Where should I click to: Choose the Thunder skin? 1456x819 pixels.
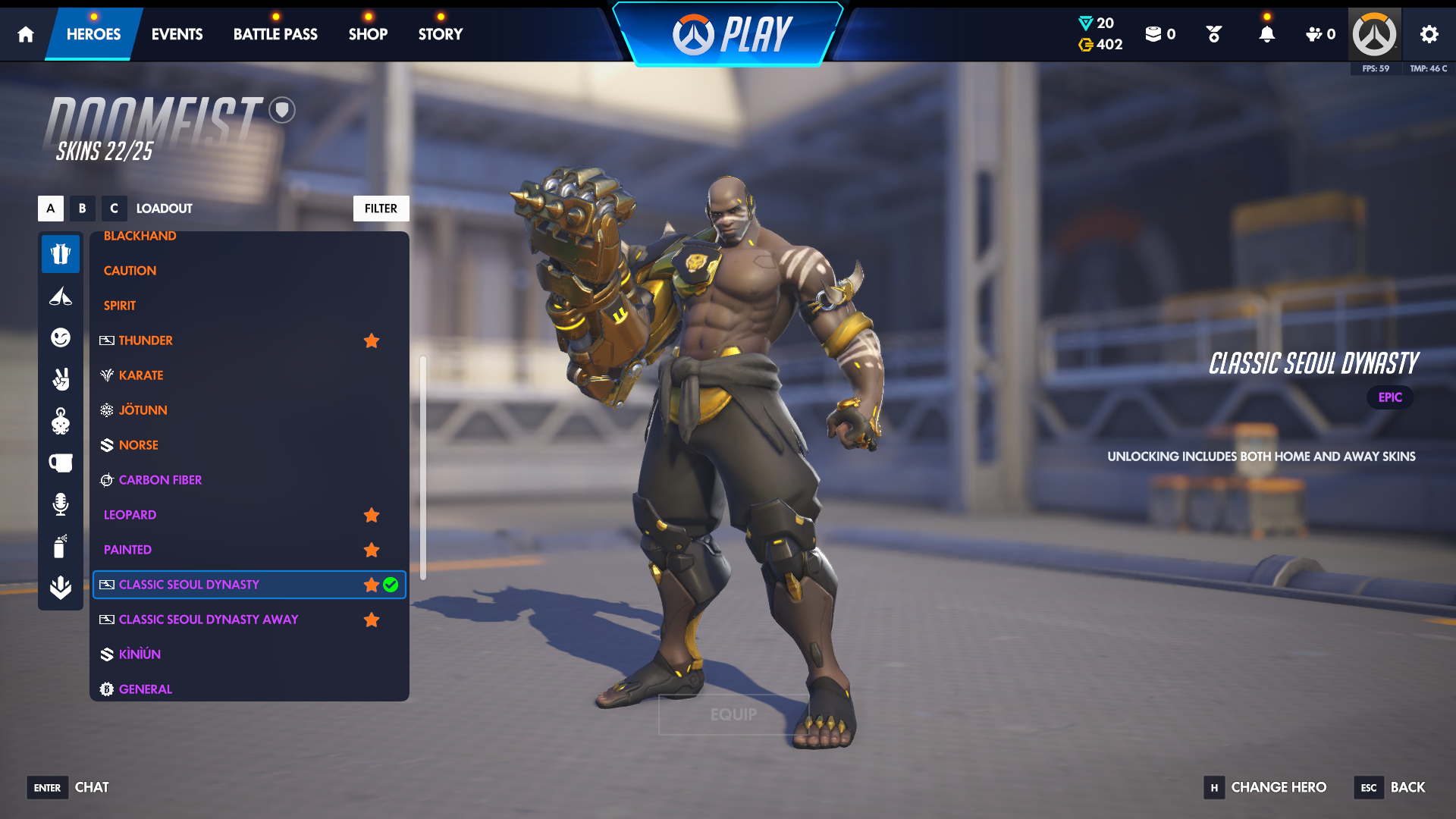pyautogui.click(x=146, y=340)
